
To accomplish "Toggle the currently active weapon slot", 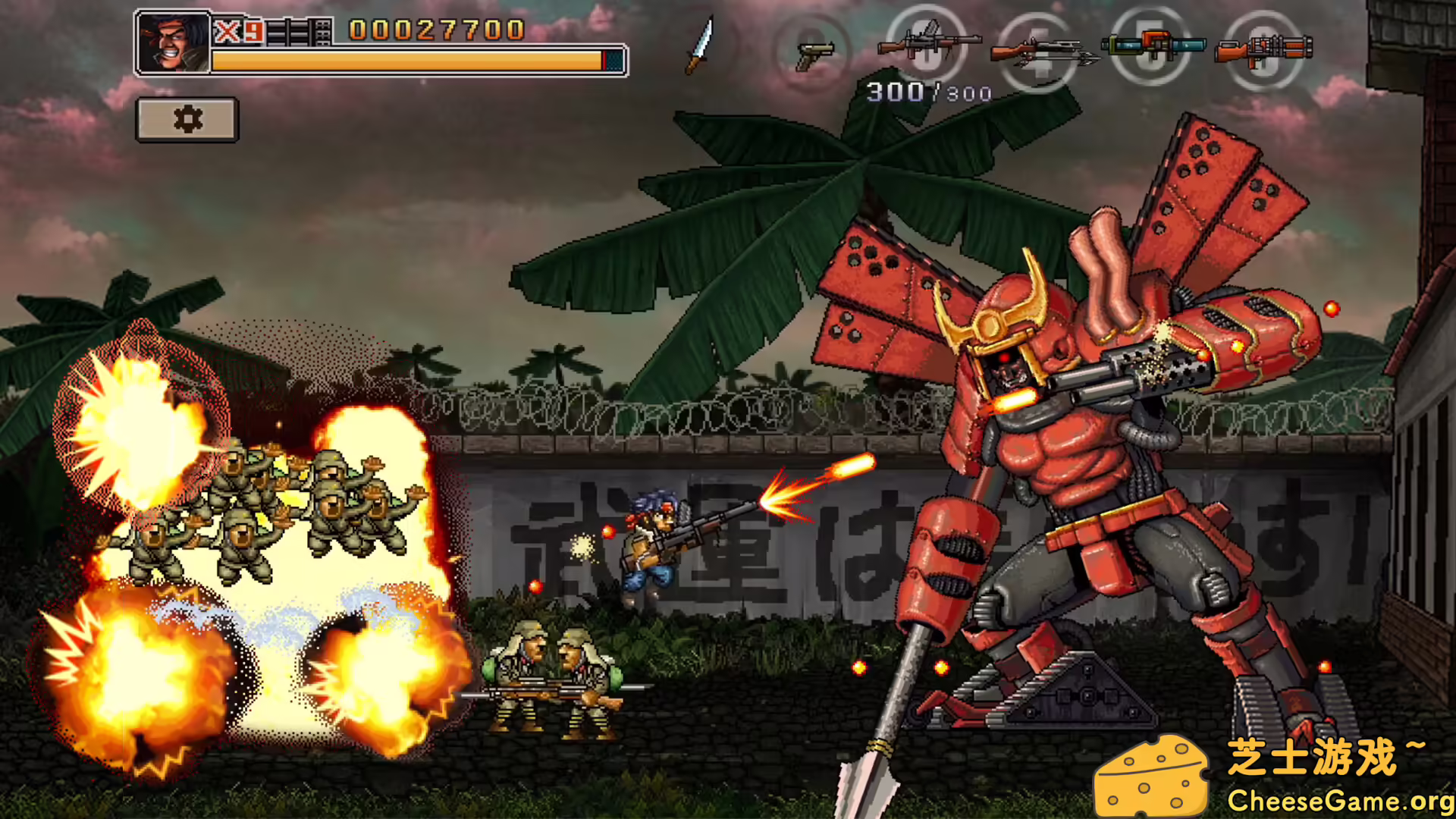I will pos(925,49).
